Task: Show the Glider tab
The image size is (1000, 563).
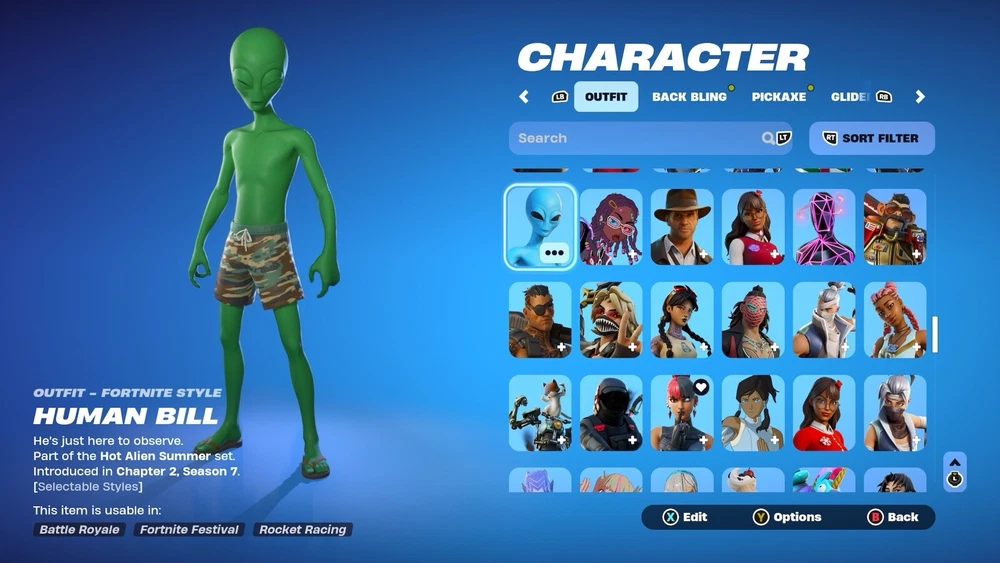Action: point(849,97)
